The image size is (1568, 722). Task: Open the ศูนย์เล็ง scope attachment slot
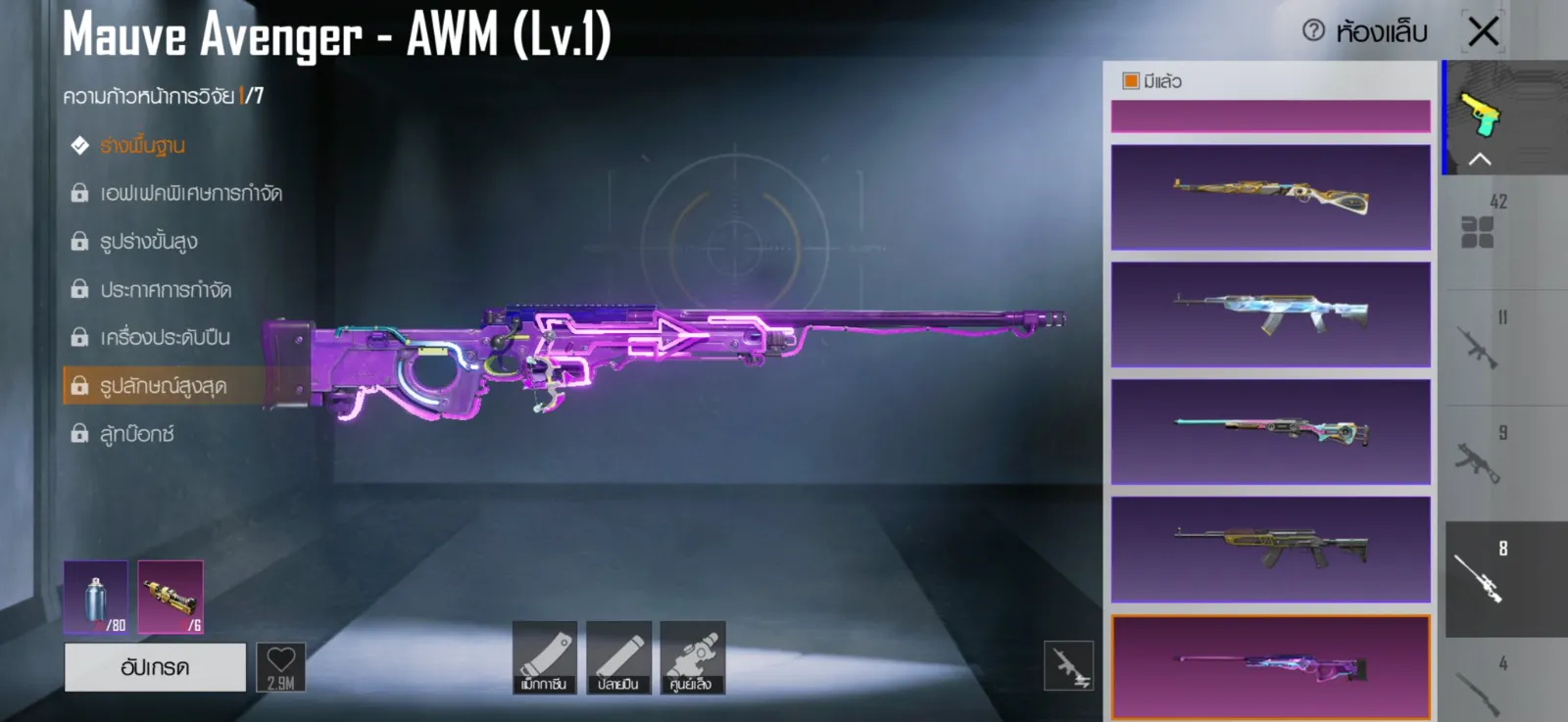coord(692,657)
